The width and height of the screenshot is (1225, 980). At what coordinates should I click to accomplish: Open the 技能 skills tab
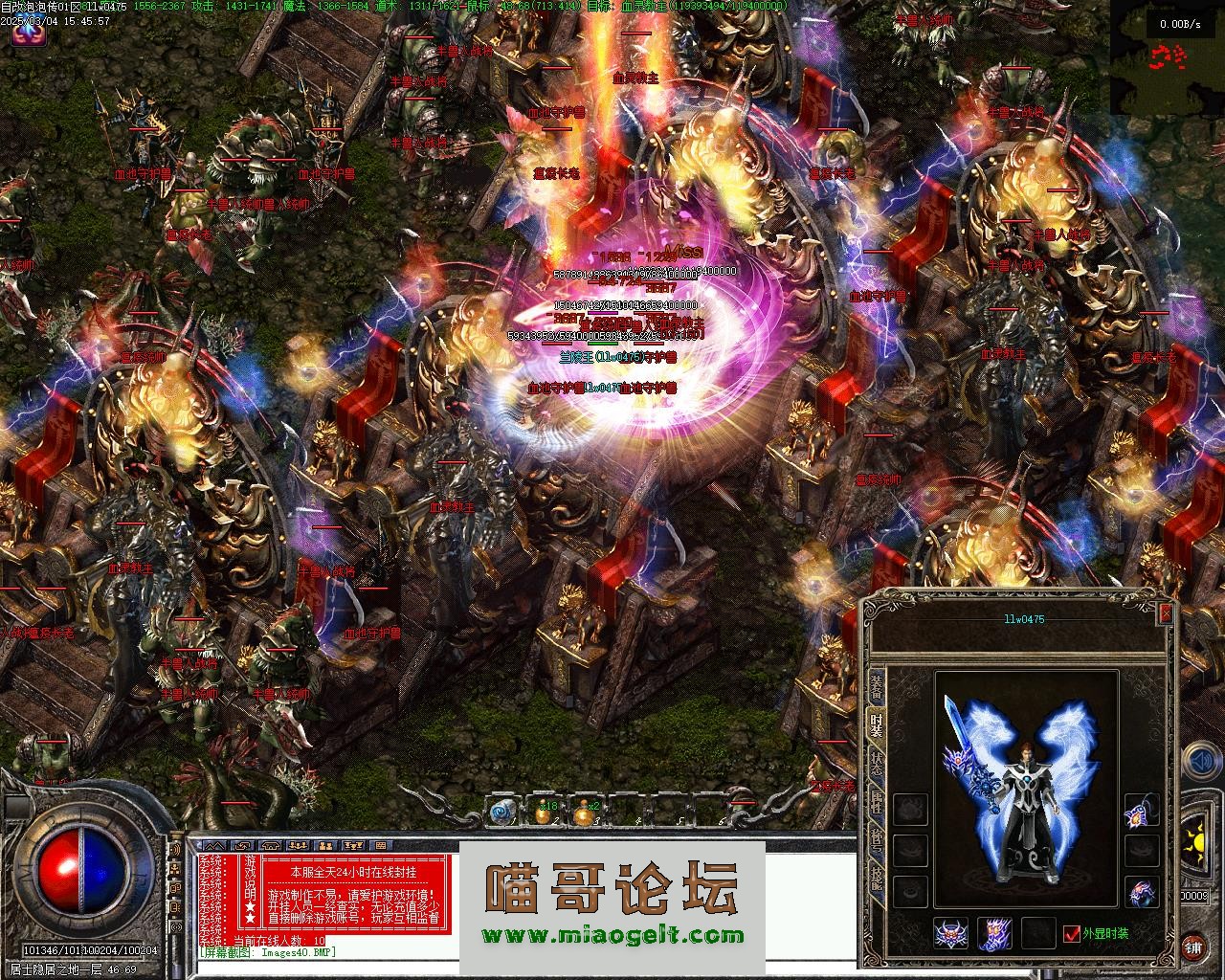pyautogui.click(x=876, y=876)
